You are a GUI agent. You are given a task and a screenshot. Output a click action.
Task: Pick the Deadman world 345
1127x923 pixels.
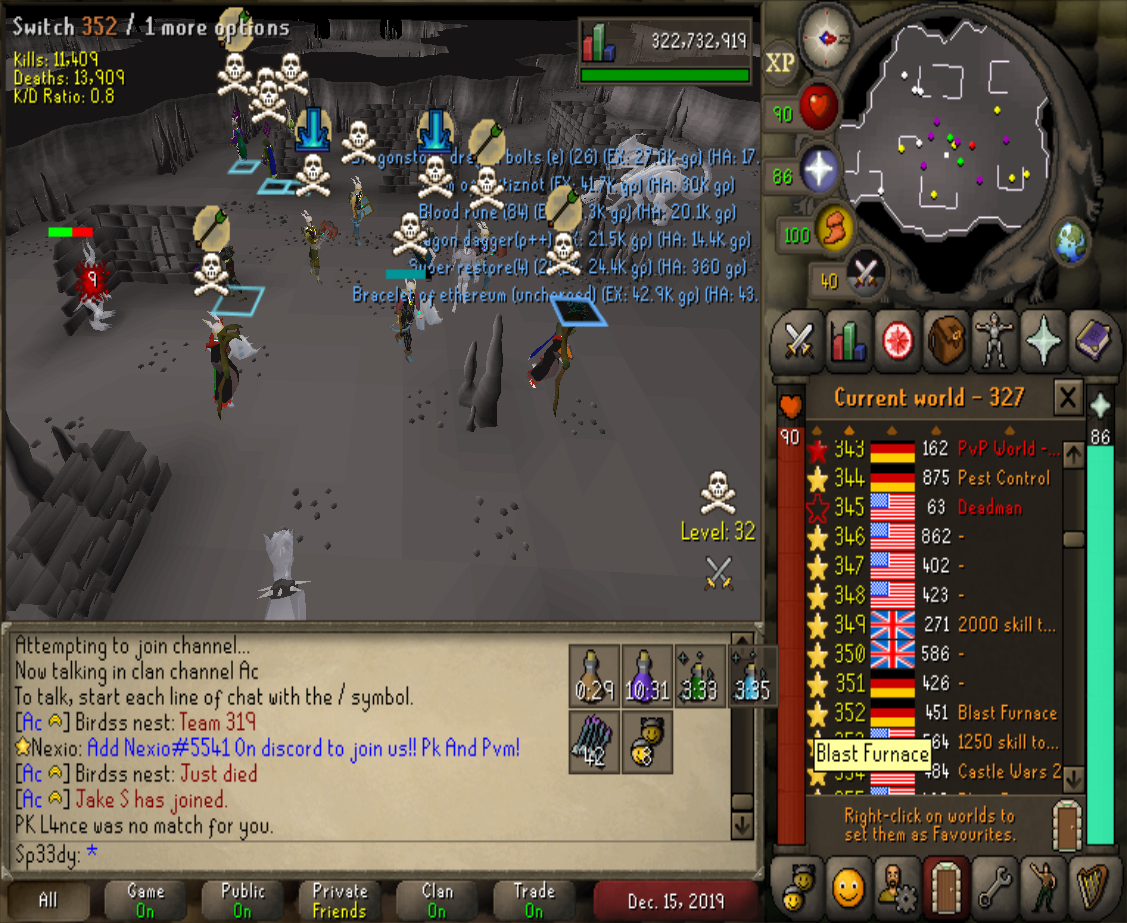940,507
